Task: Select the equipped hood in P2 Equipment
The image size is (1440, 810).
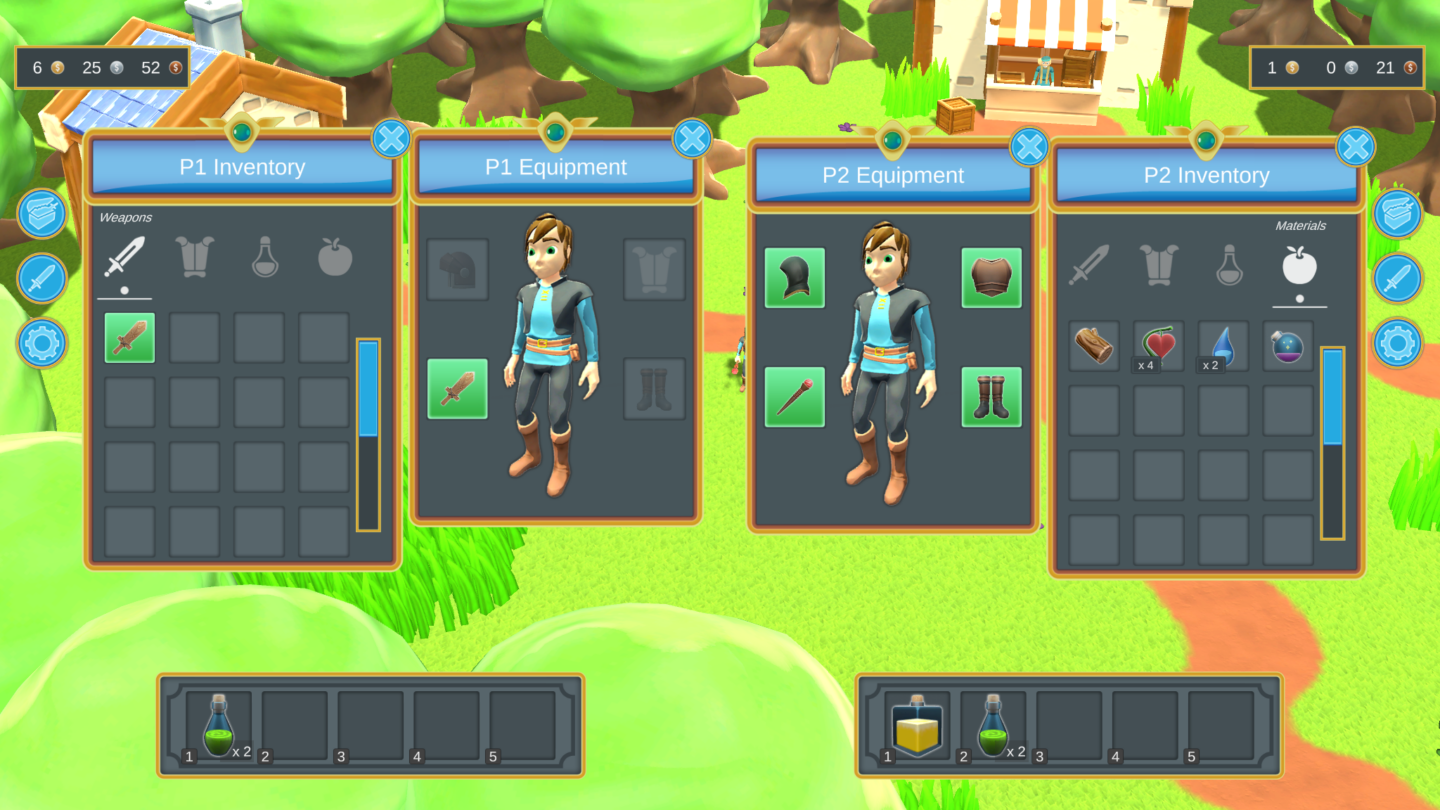Action: pos(795,279)
